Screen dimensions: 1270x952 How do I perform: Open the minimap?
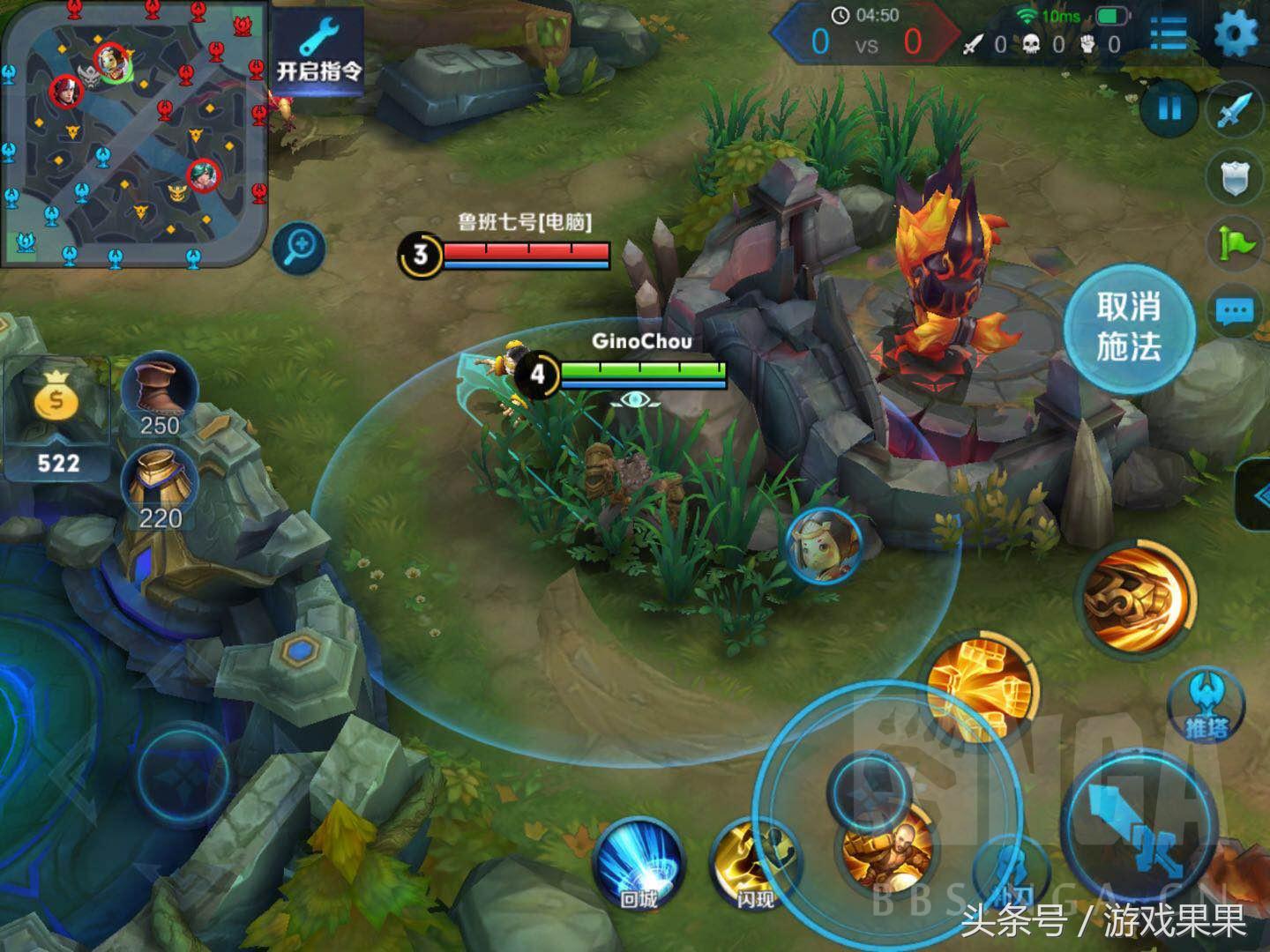pos(134,132)
